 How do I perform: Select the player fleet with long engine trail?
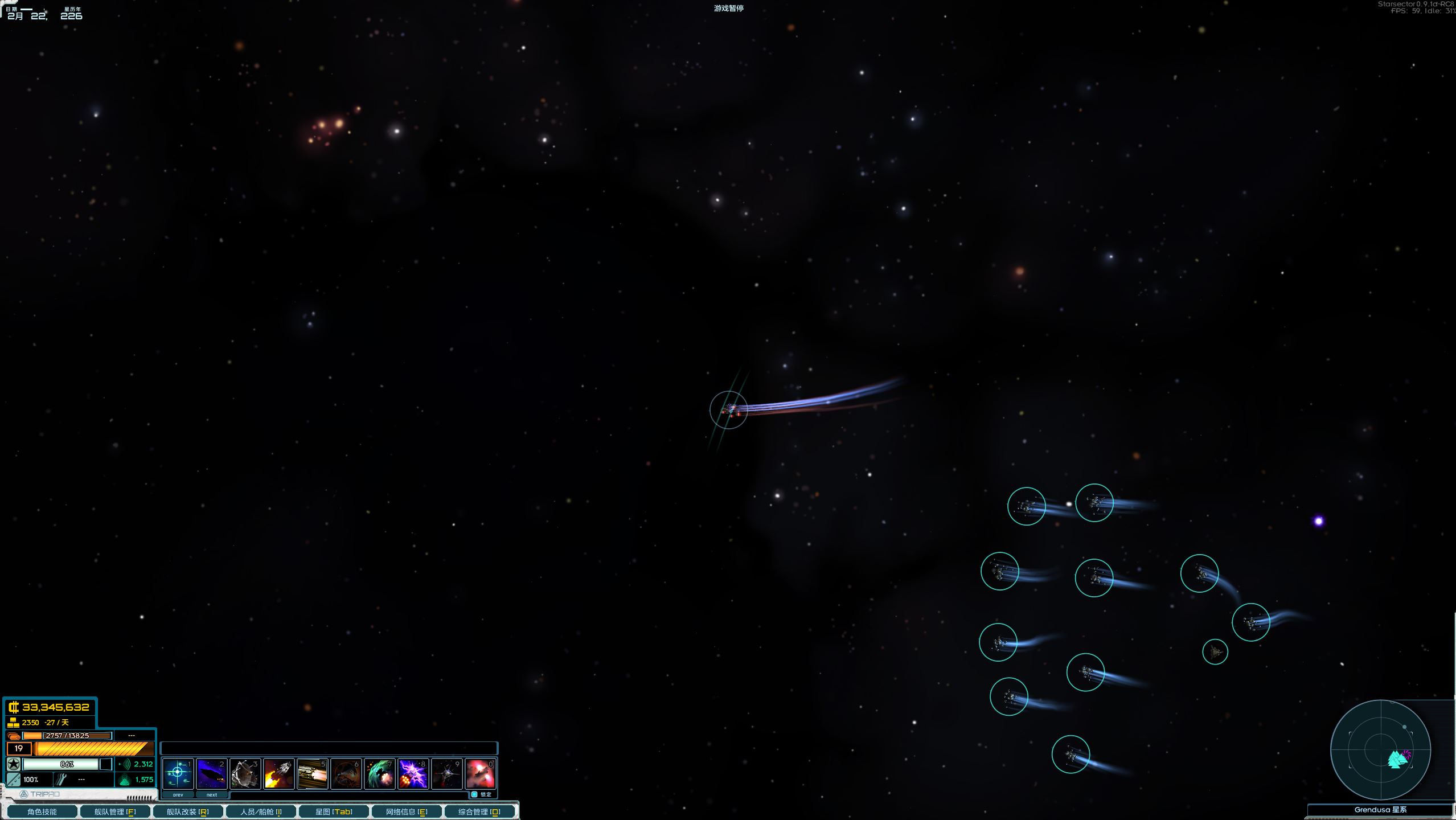tap(728, 409)
